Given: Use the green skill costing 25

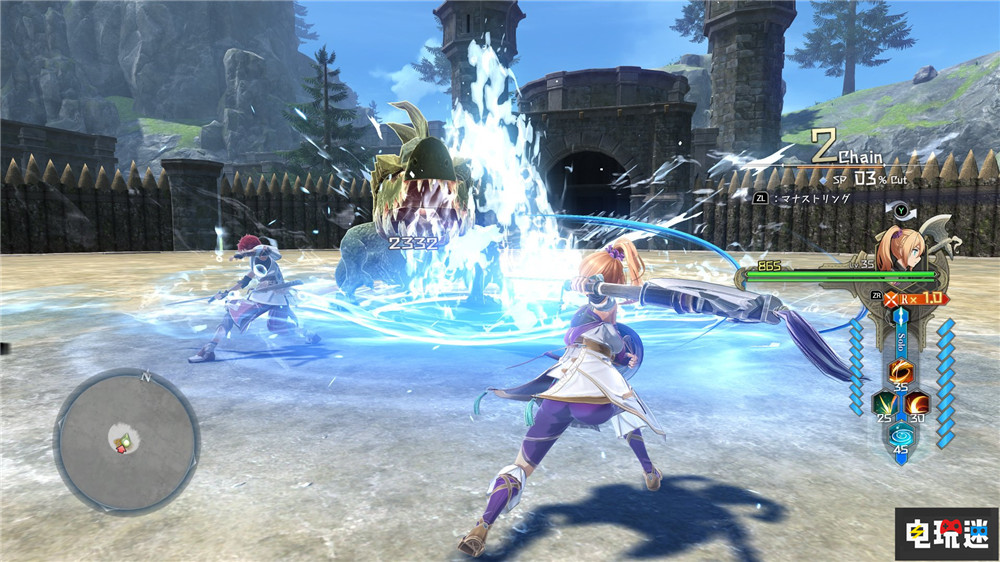Looking at the screenshot, I should pyautogui.click(x=886, y=403).
